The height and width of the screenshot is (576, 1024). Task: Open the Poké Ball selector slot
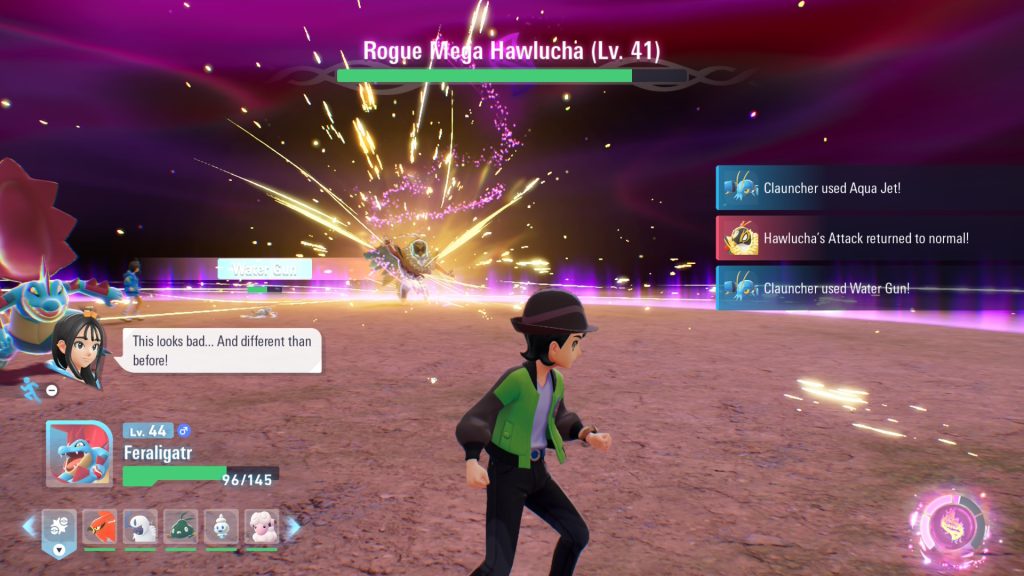point(58,529)
